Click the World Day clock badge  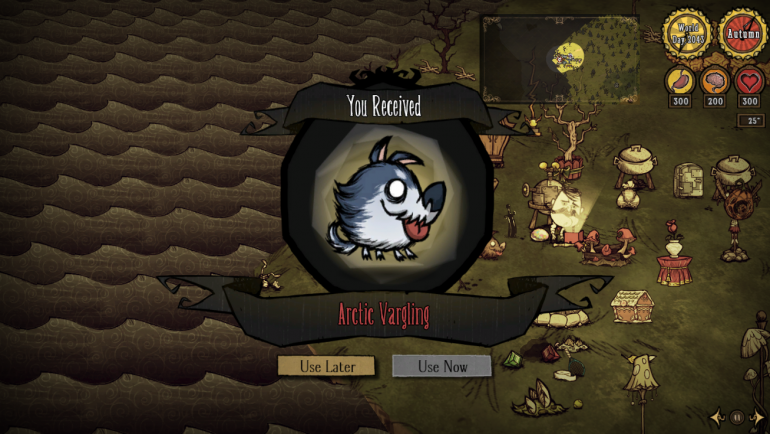tap(691, 33)
